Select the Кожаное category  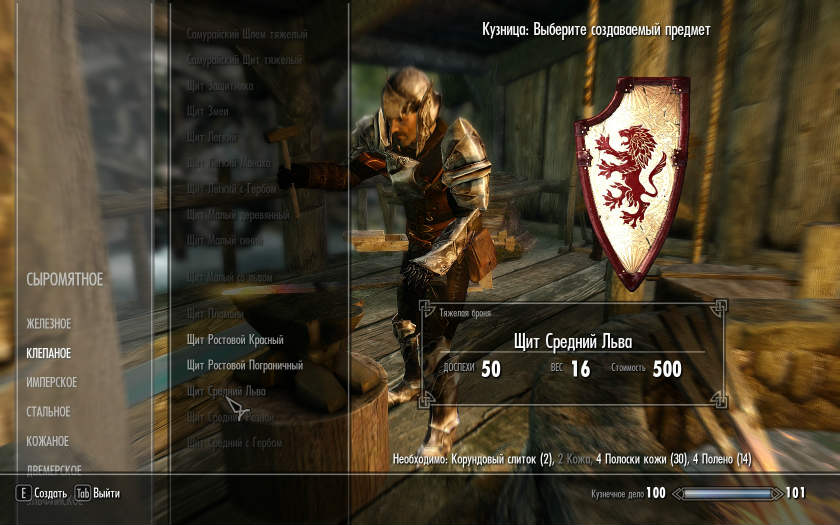48,441
